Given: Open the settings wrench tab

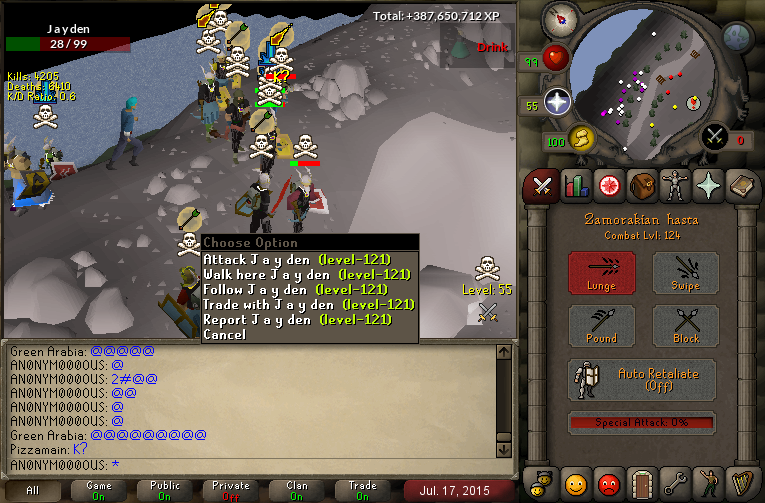Looking at the screenshot, I should pos(676,484).
